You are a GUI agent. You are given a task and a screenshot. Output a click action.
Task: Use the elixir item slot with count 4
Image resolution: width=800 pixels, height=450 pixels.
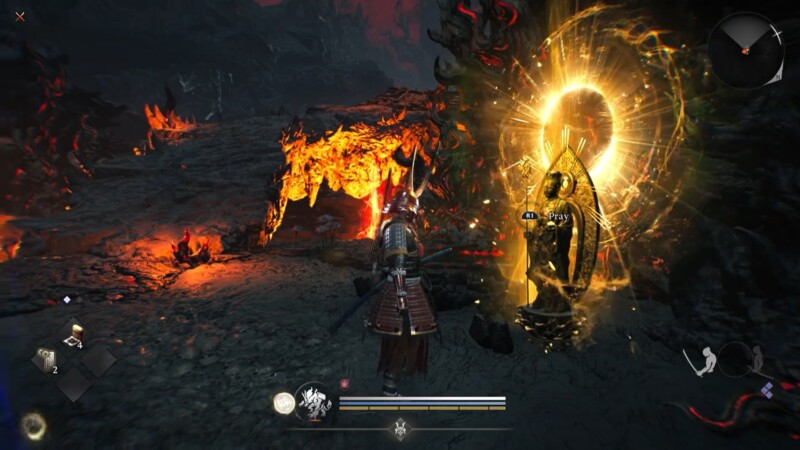click(x=72, y=335)
